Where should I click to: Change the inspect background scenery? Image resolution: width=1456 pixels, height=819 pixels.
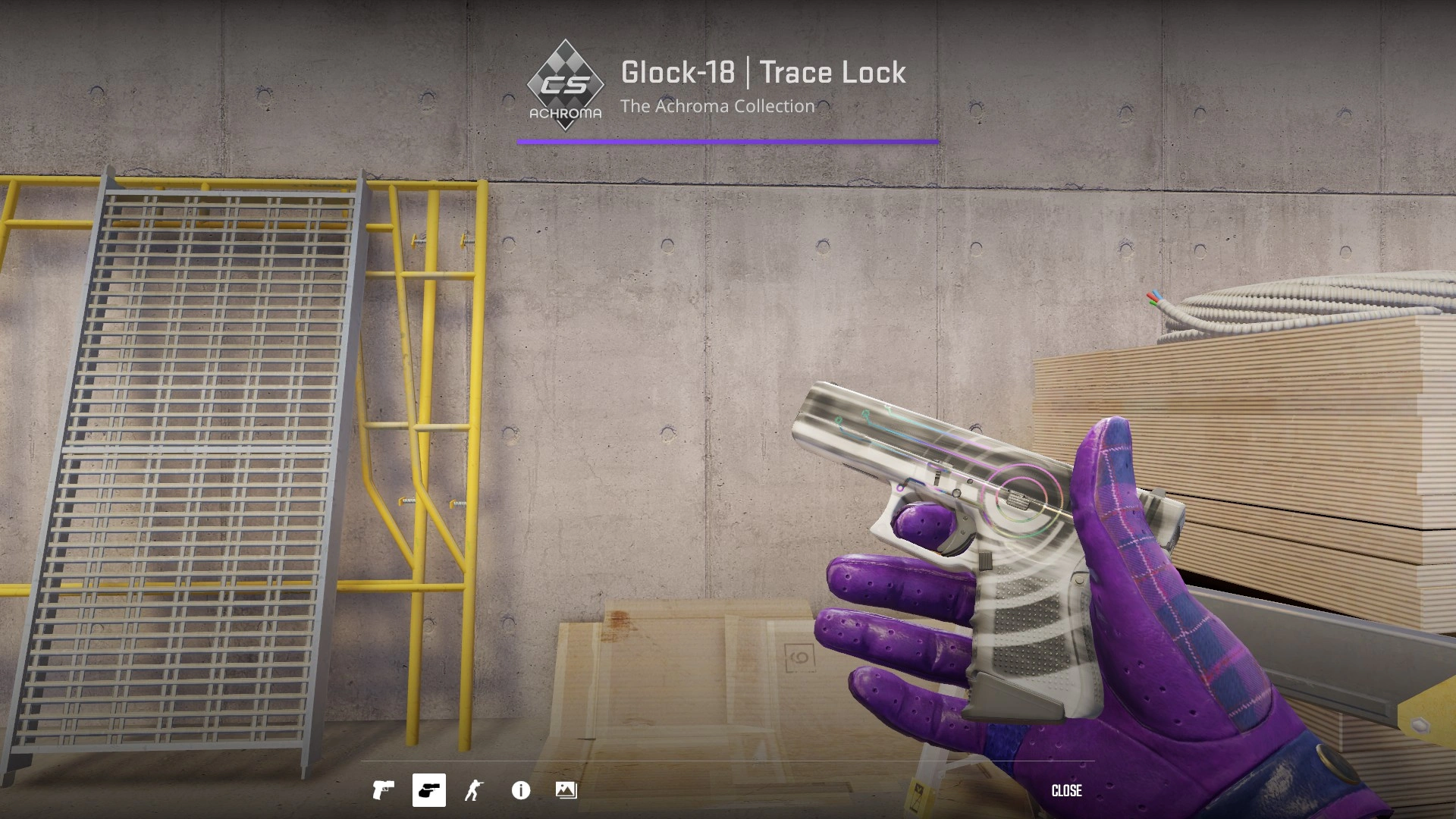pos(566,790)
